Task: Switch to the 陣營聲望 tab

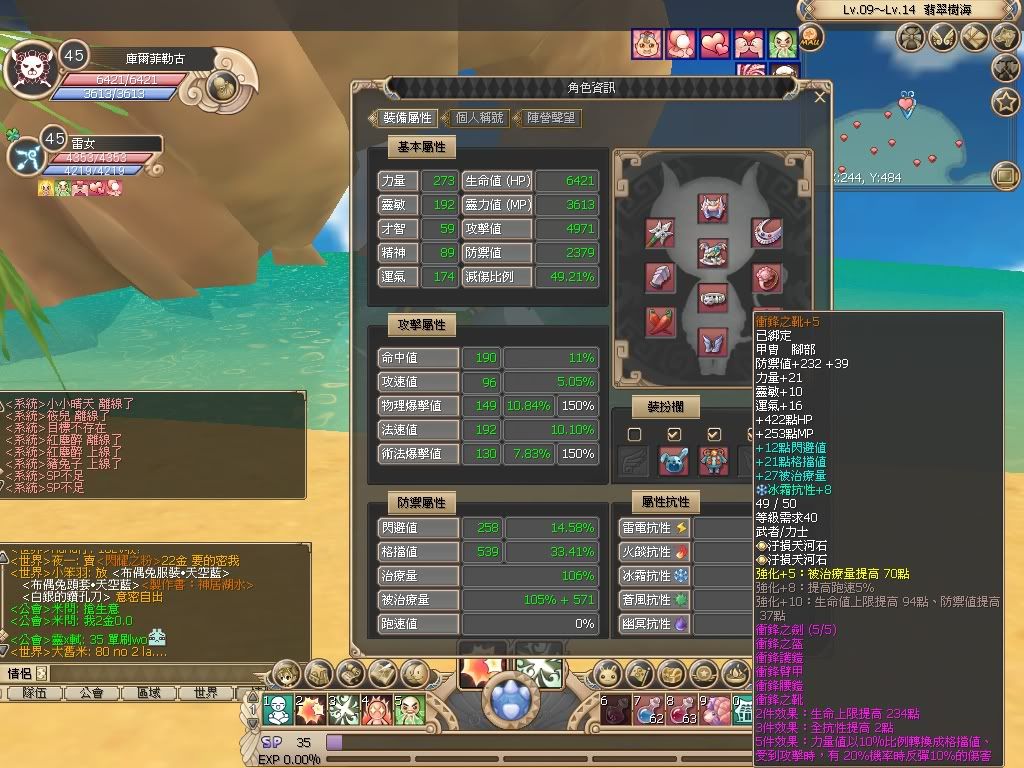Action: [551, 118]
